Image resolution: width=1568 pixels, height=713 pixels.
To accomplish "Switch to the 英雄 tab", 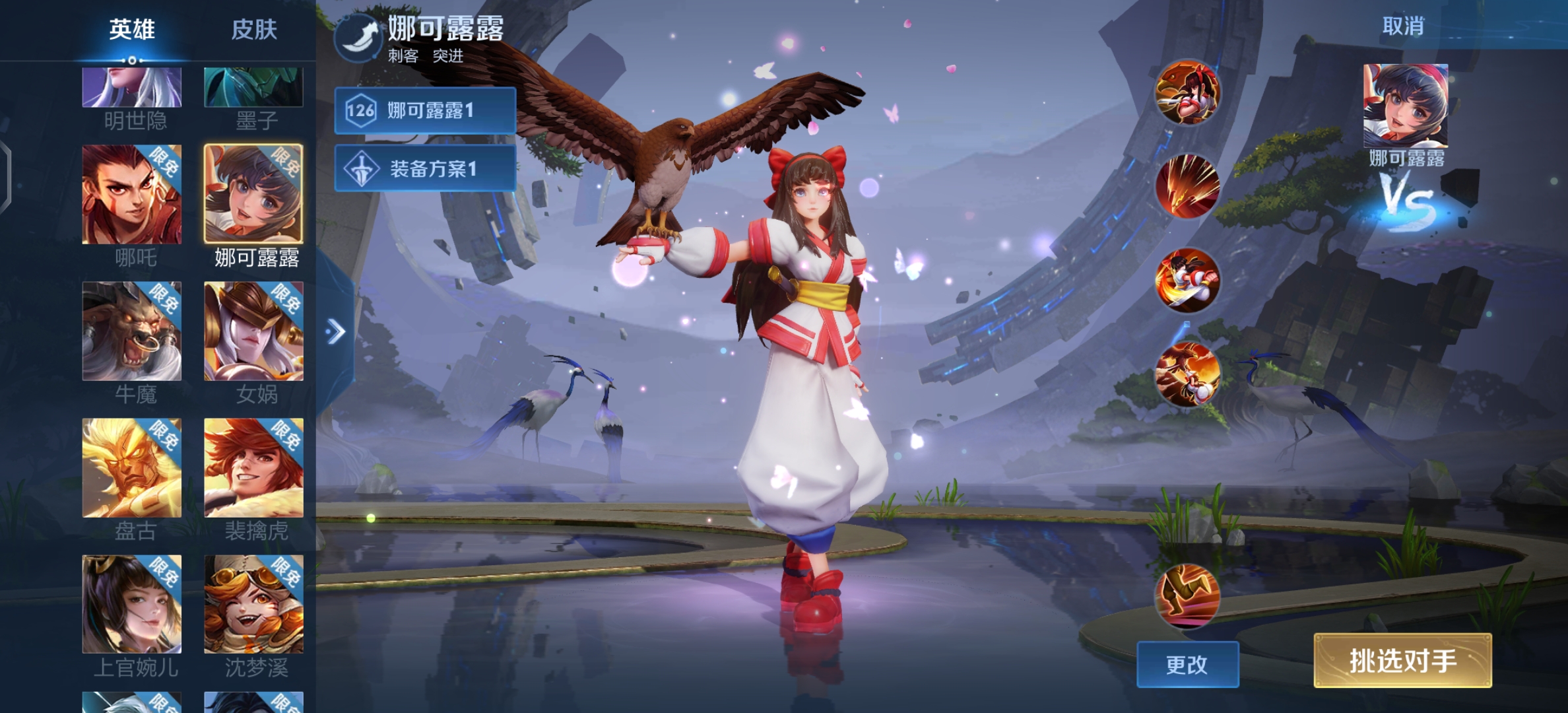I will pyautogui.click(x=132, y=30).
